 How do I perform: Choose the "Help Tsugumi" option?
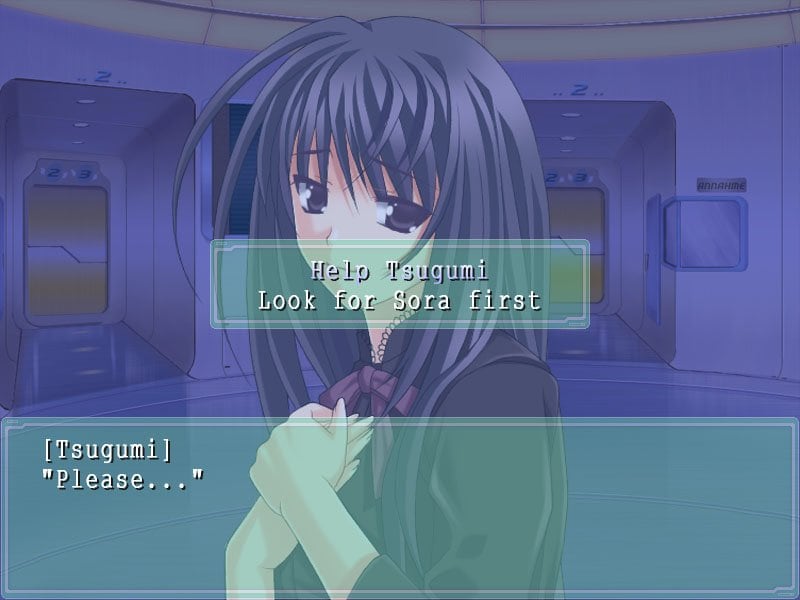399,270
